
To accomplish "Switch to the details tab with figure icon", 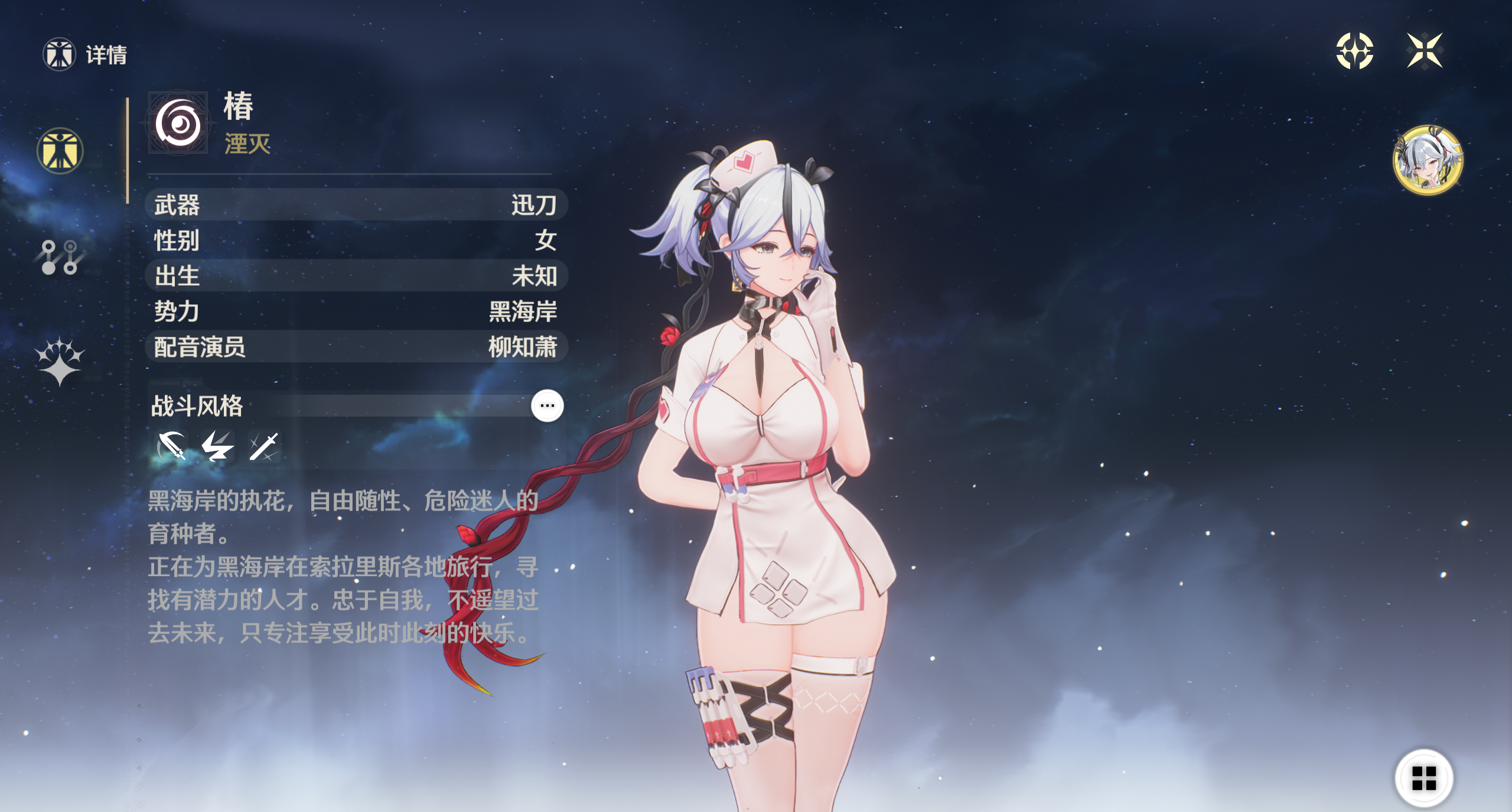I will 60,151.
